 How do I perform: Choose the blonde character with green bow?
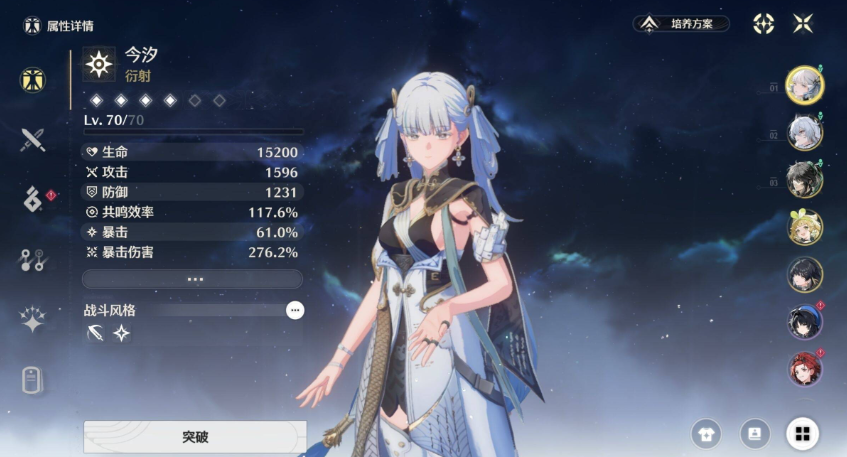pos(804,227)
